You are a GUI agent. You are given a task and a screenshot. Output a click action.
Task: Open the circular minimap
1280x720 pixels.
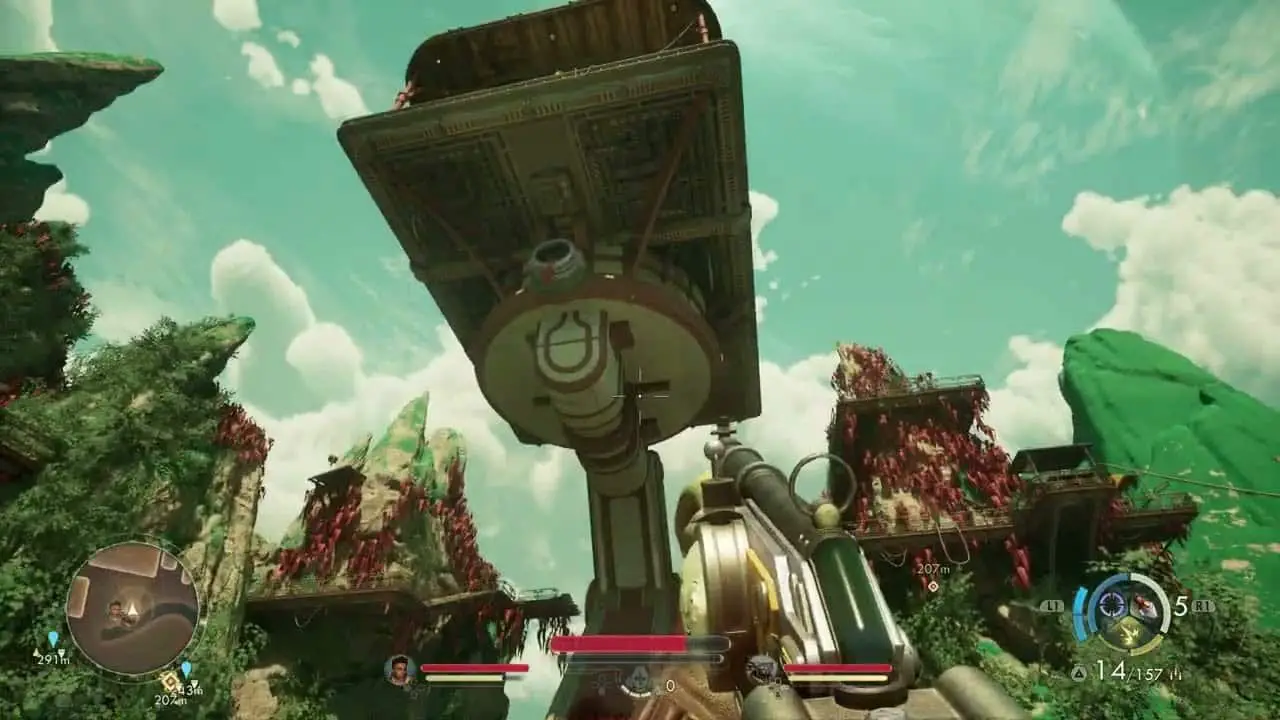pos(133,608)
